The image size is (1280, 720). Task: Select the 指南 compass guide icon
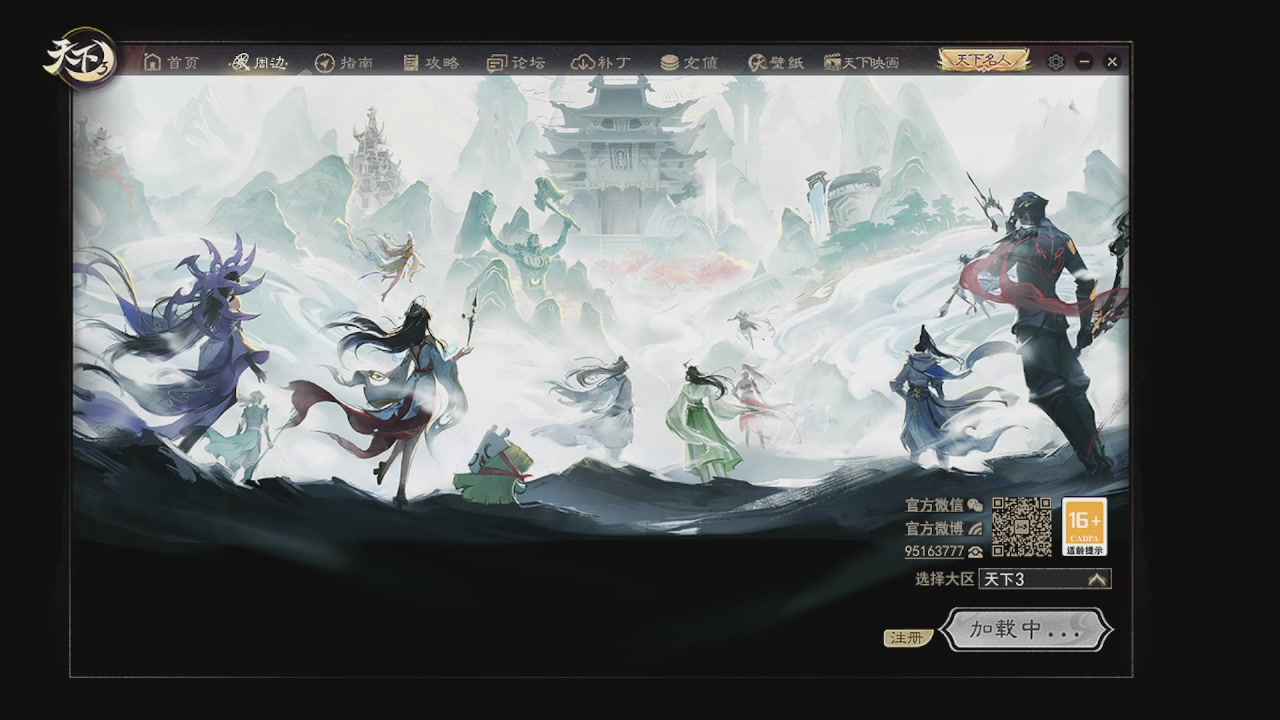(x=324, y=61)
